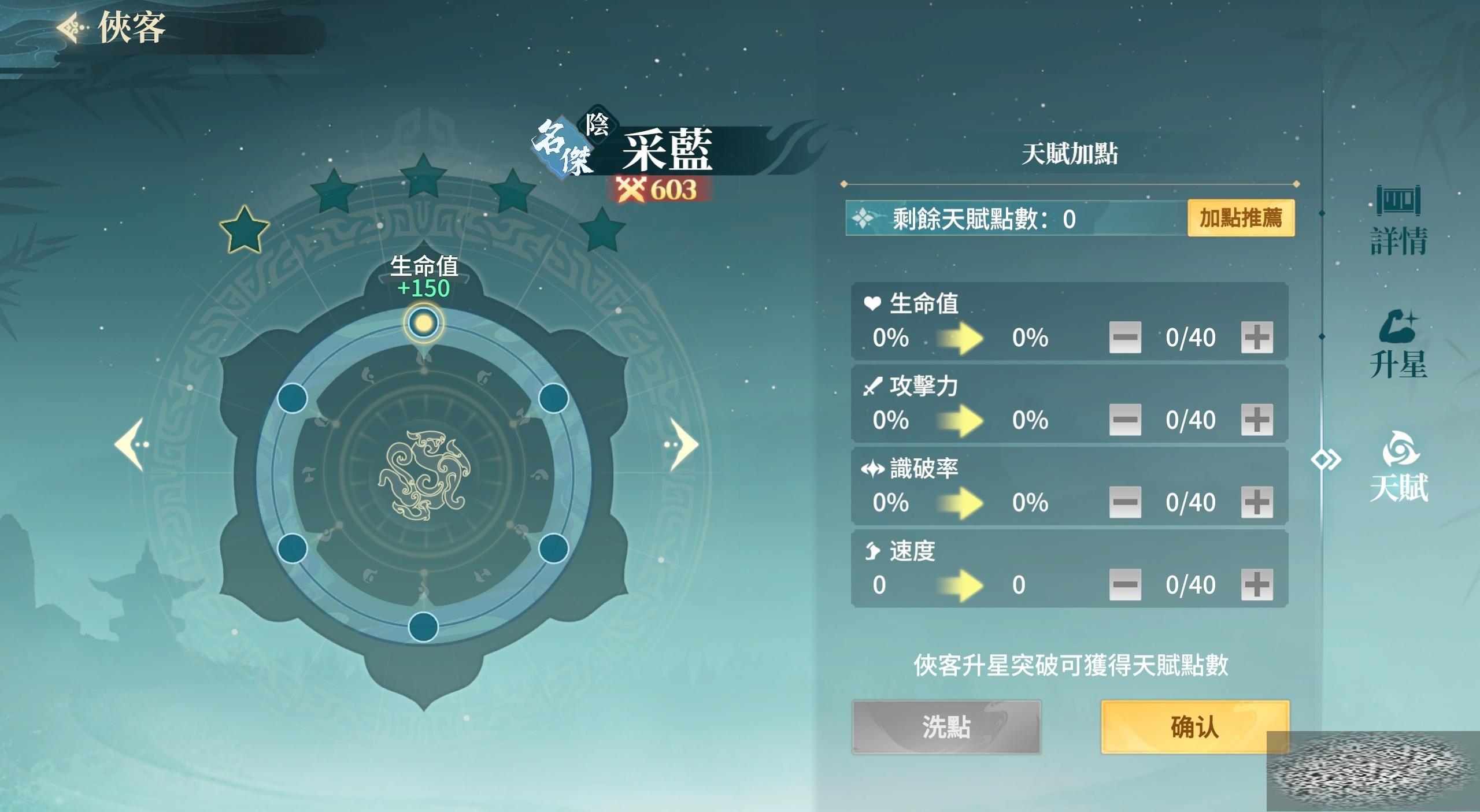
Task: Add a point to 攻擊力
Action: point(1256,420)
